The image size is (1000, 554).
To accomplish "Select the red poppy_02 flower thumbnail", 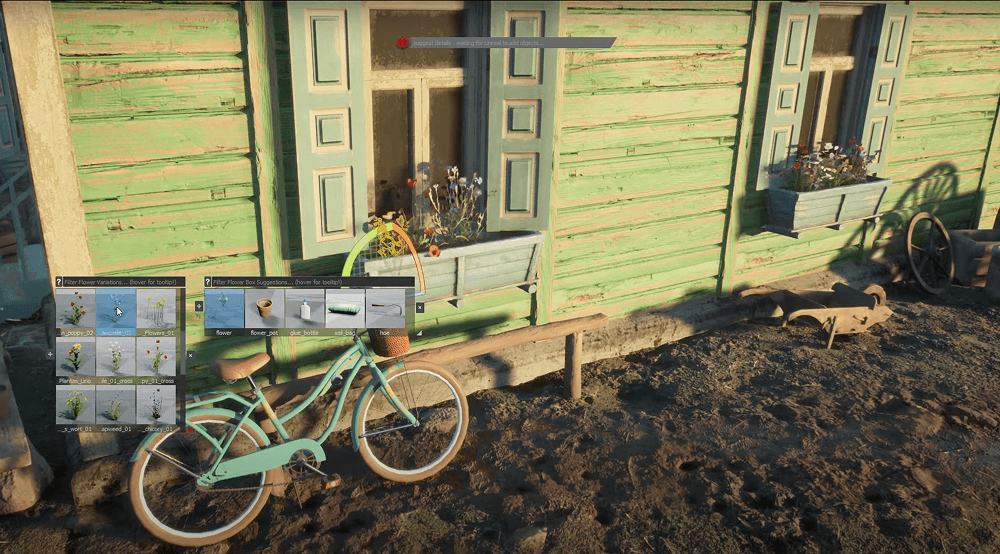I will point(75,311).
